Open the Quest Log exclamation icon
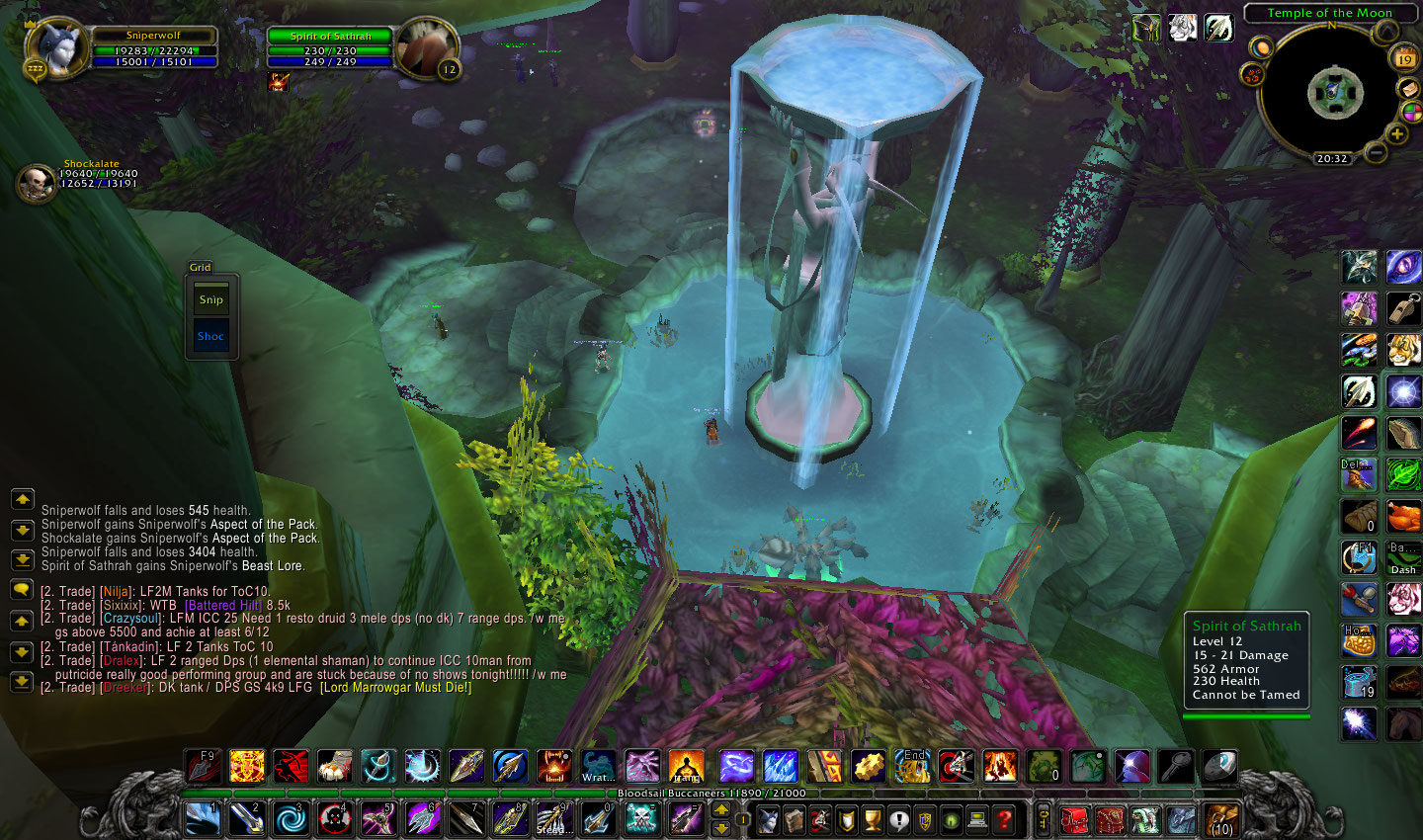The image size is (1423, 840). click(x=899, y=820)
